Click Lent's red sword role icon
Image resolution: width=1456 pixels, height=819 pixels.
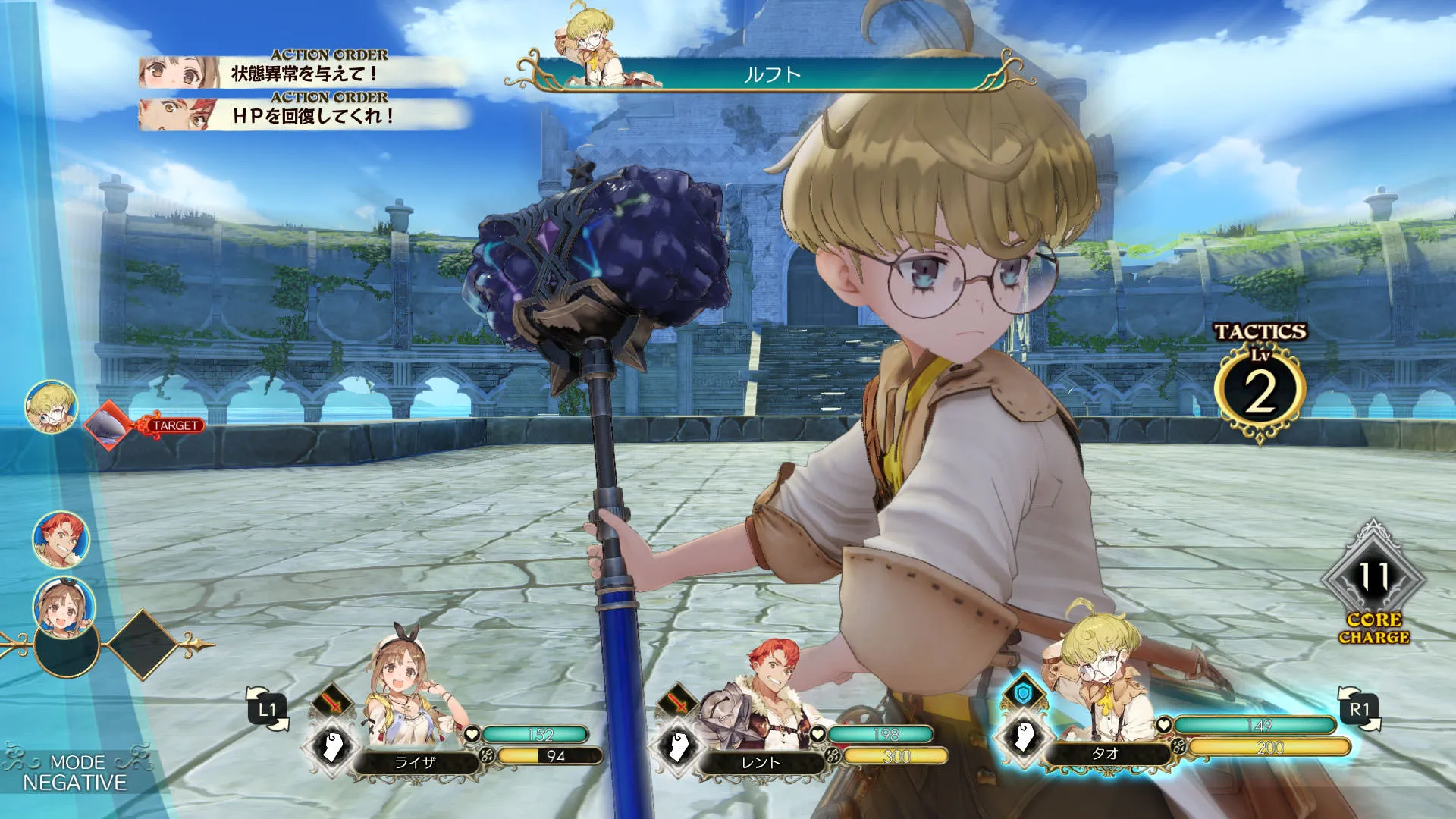click(x=678, y=703)
